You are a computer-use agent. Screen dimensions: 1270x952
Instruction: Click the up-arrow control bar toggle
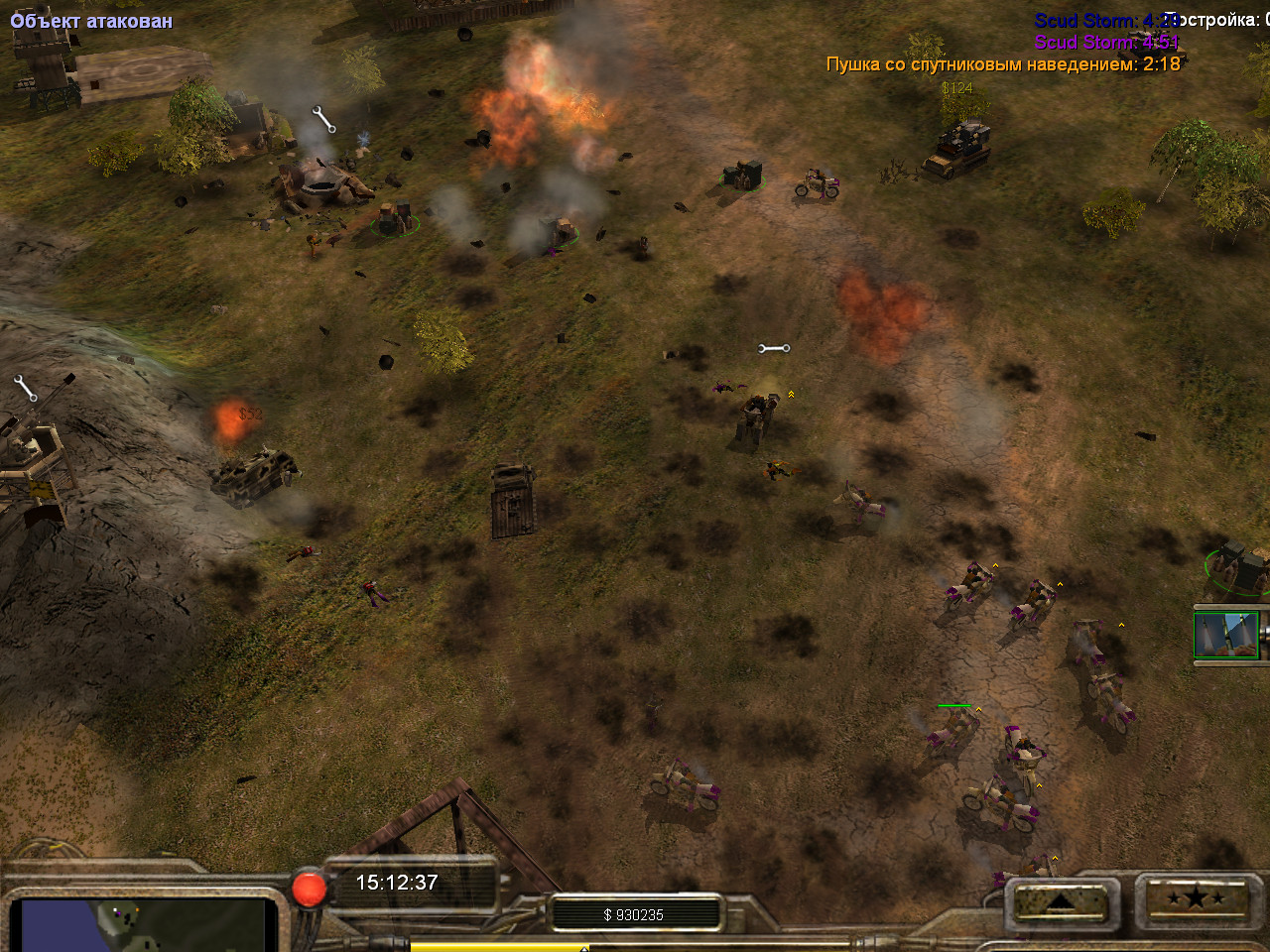pyautogui.click(x=1059, y=900)
